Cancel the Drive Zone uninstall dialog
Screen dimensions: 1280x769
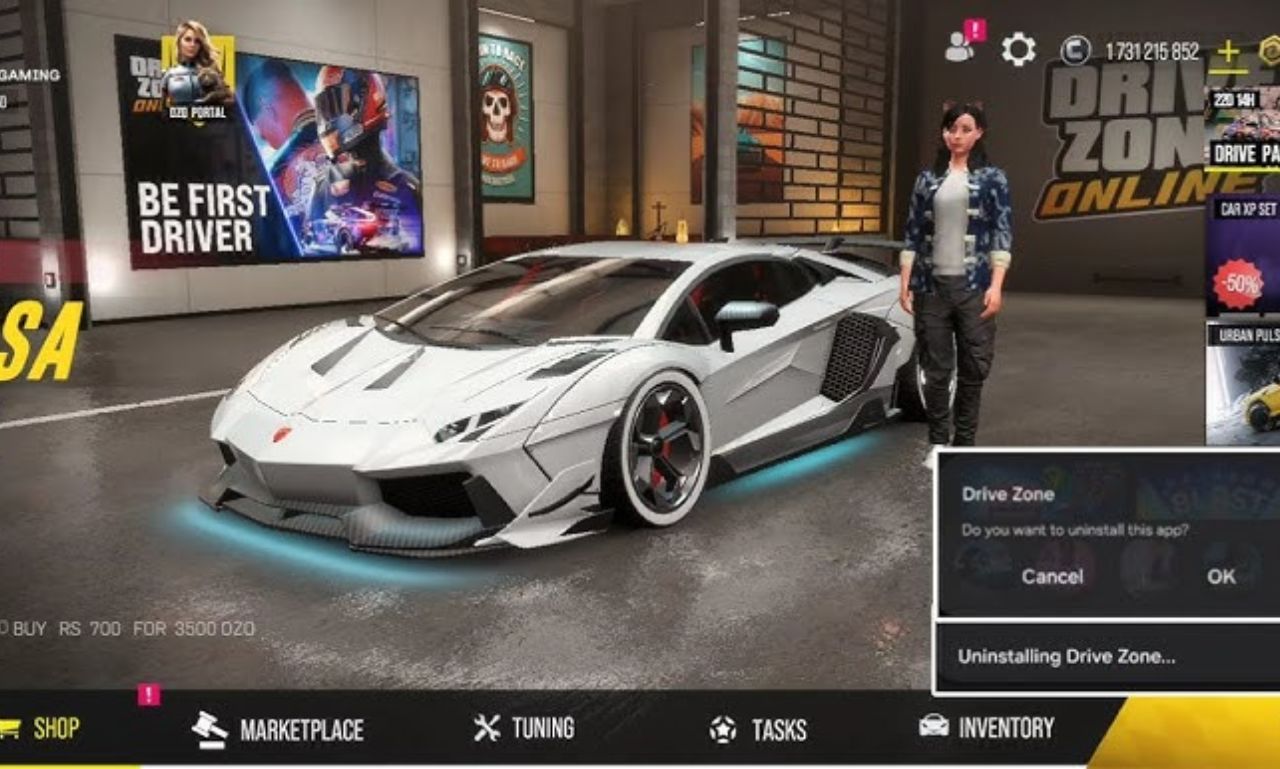tap(1052, 576)
